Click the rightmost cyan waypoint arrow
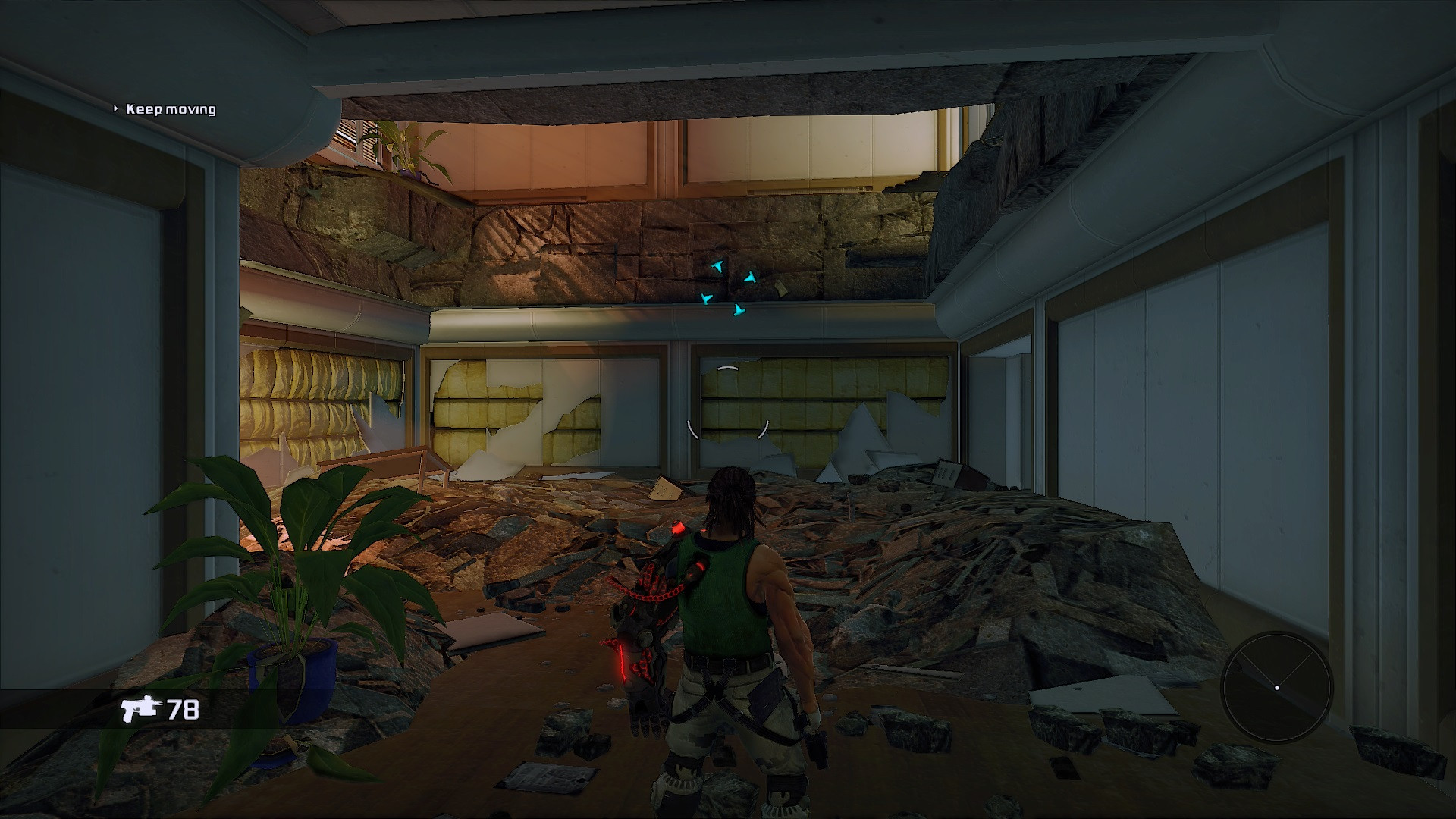This screenshot has height=819, width=1456. coord(751,278)
